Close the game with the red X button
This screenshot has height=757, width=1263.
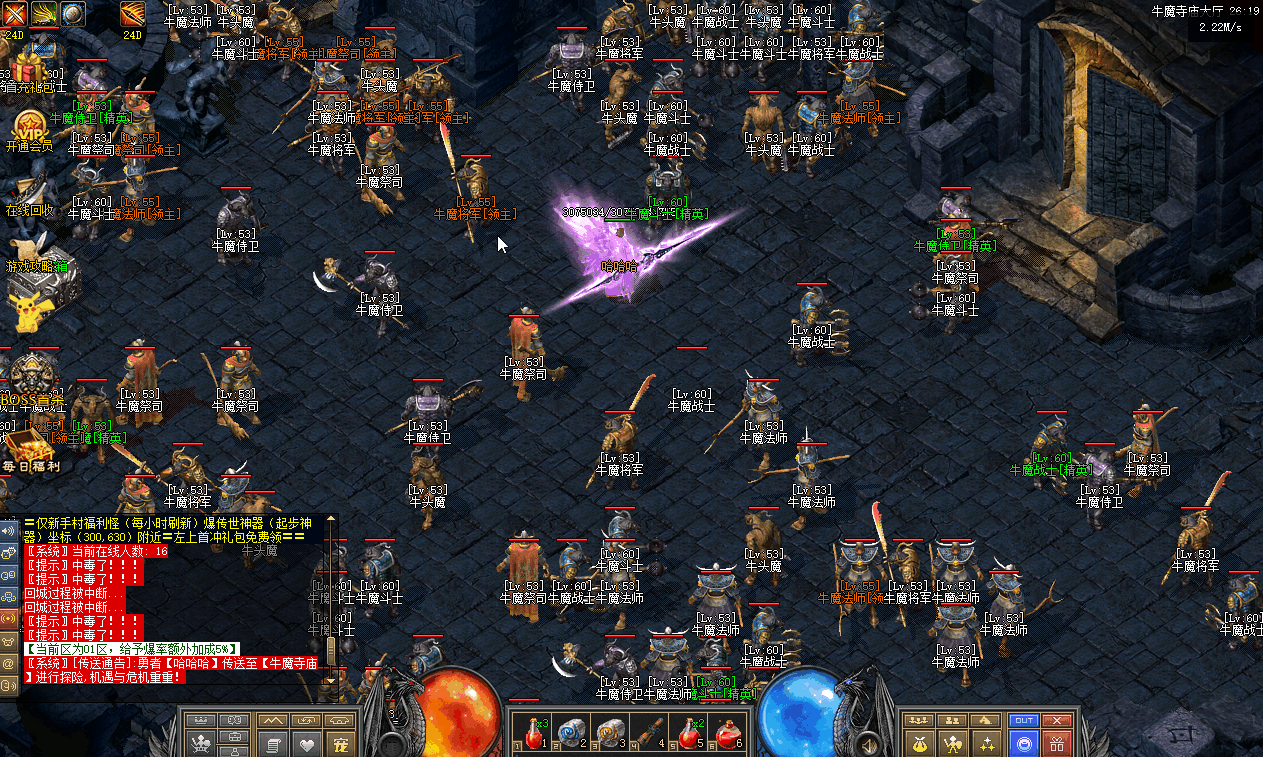point(1056,720)
